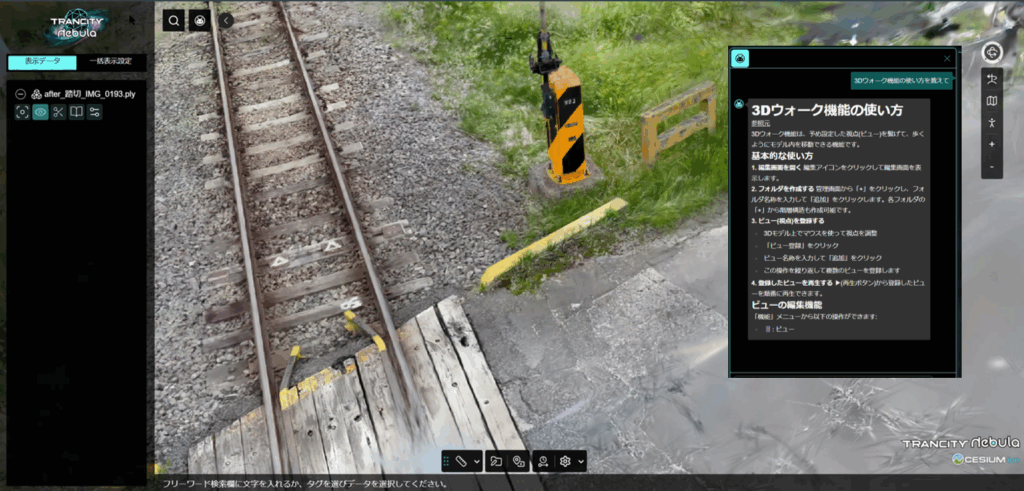This screenshot has height=491, width=1024.
Task: Collapse the after_踏切_IMG_0193.ply layer entry
Action: pyautogui.click(x=21, y=93)
